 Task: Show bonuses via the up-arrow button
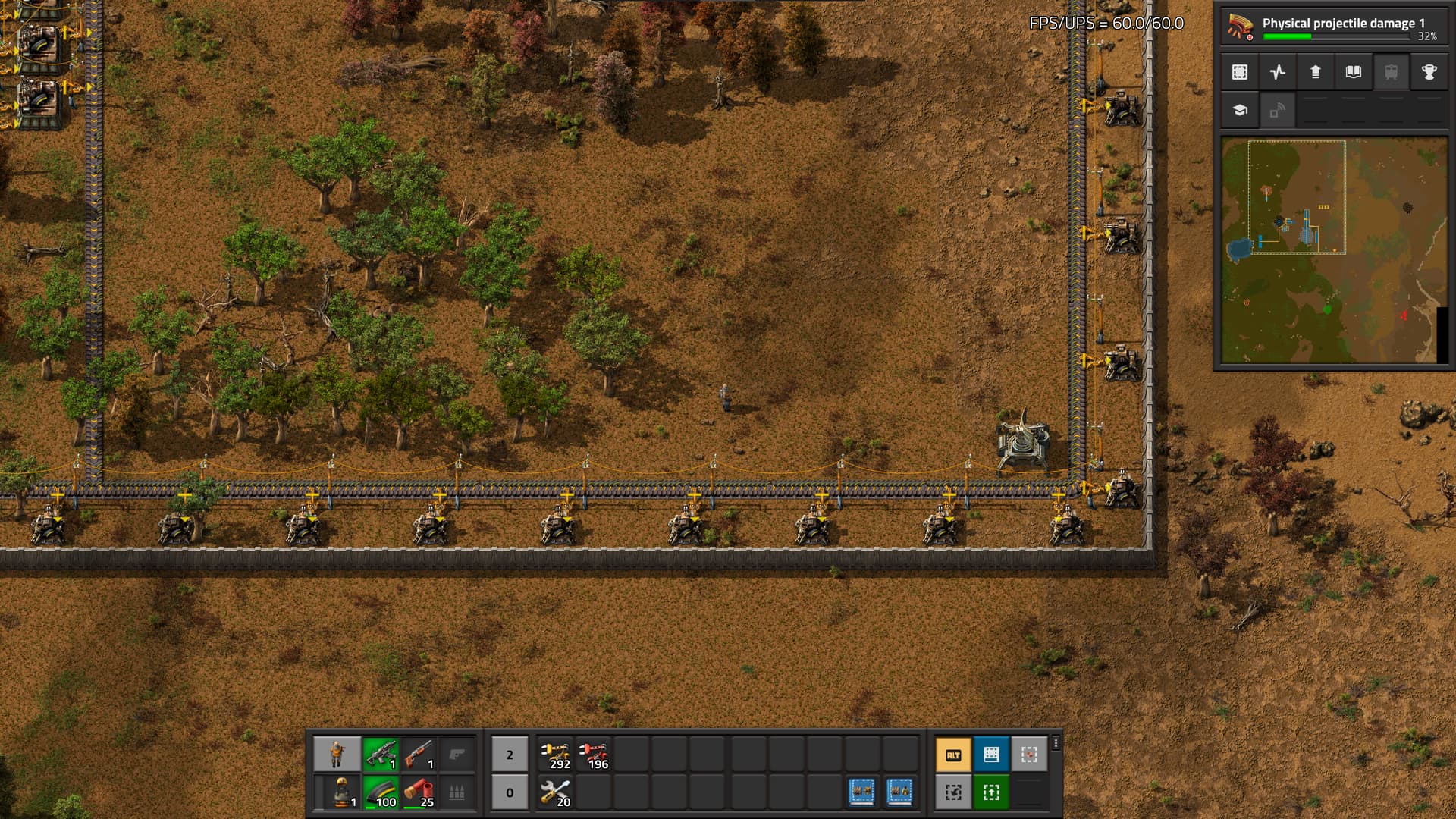[1316, 72]
